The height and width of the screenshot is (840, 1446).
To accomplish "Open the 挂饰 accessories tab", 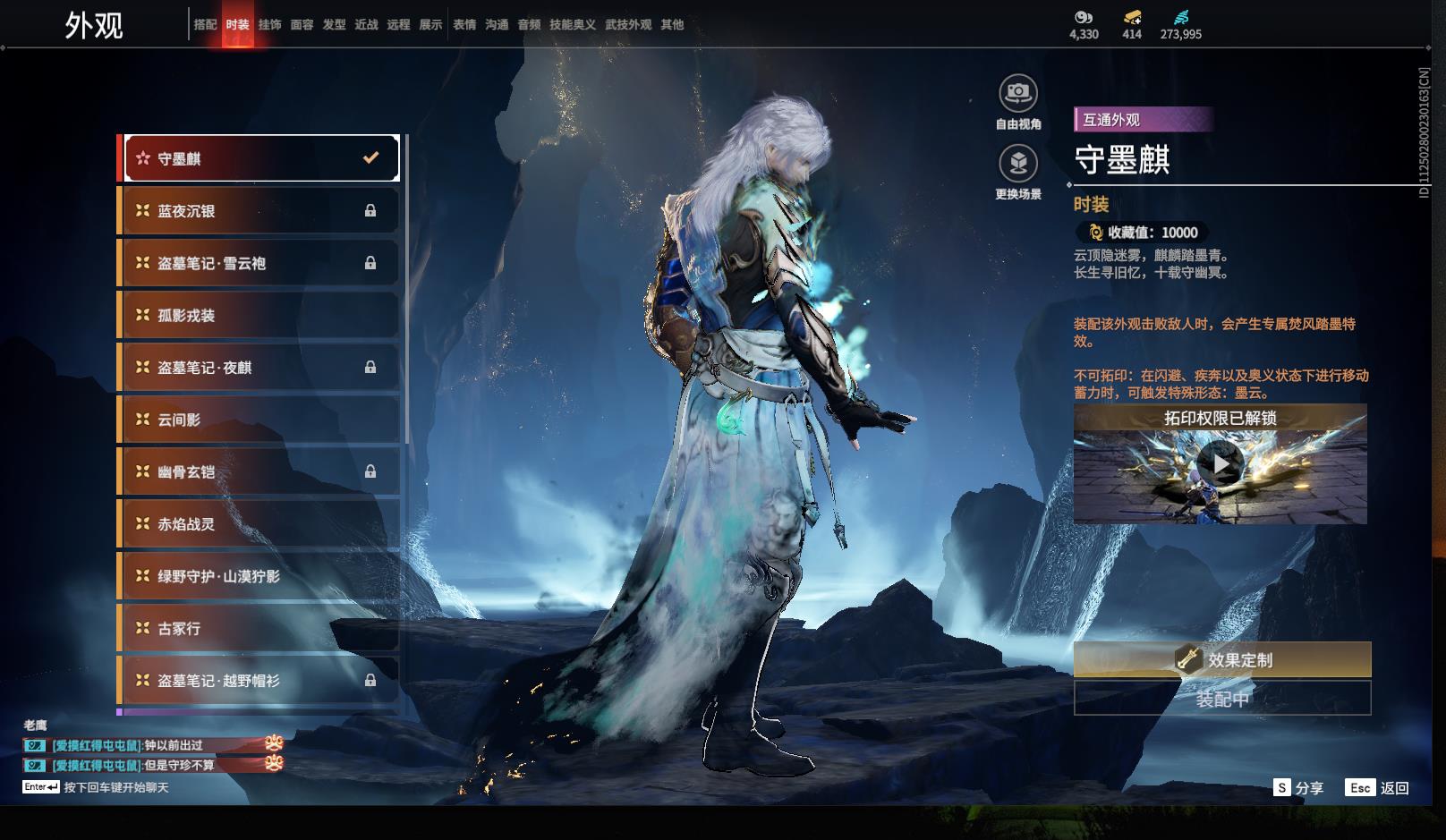I will pyautogui.click(x=269, y=25).
